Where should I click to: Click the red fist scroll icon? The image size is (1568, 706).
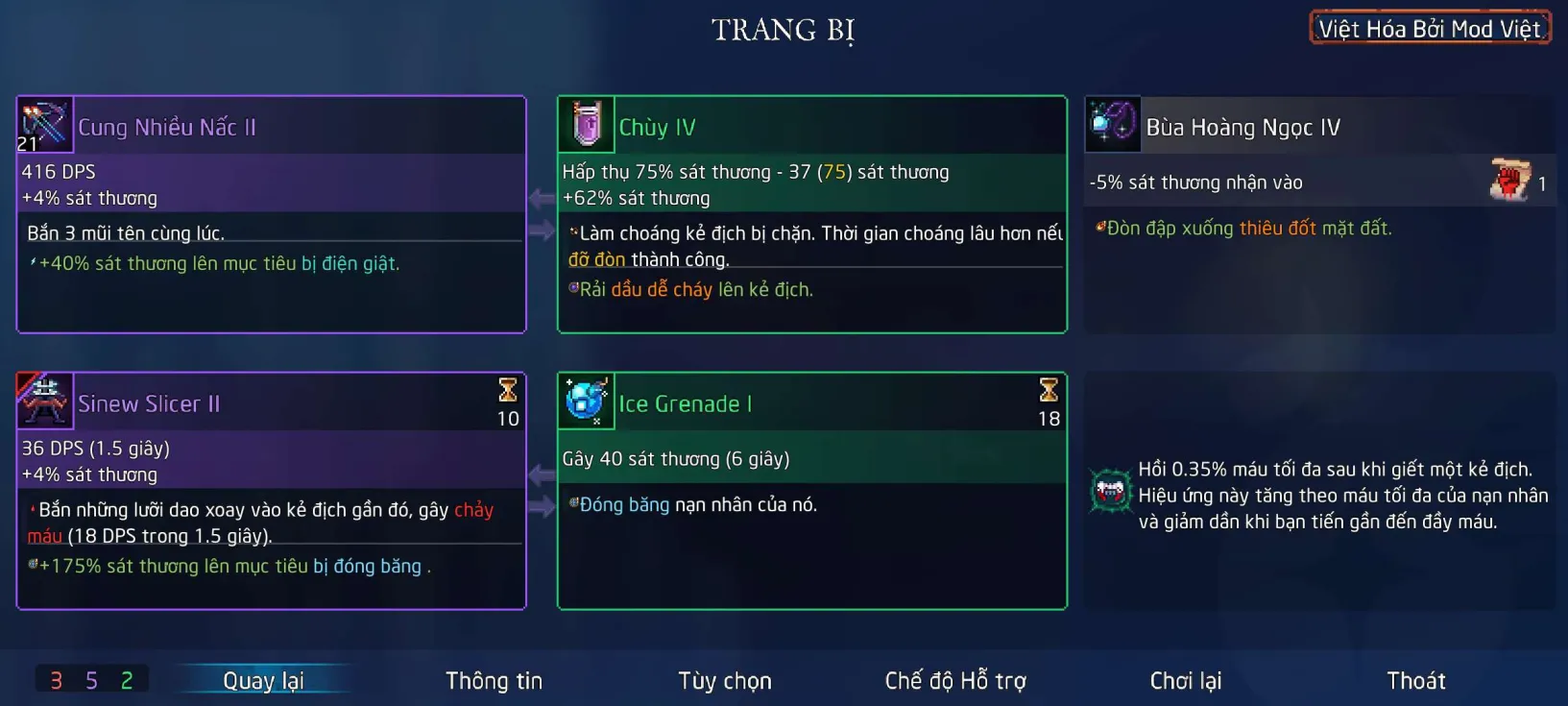coord(1509,180)
